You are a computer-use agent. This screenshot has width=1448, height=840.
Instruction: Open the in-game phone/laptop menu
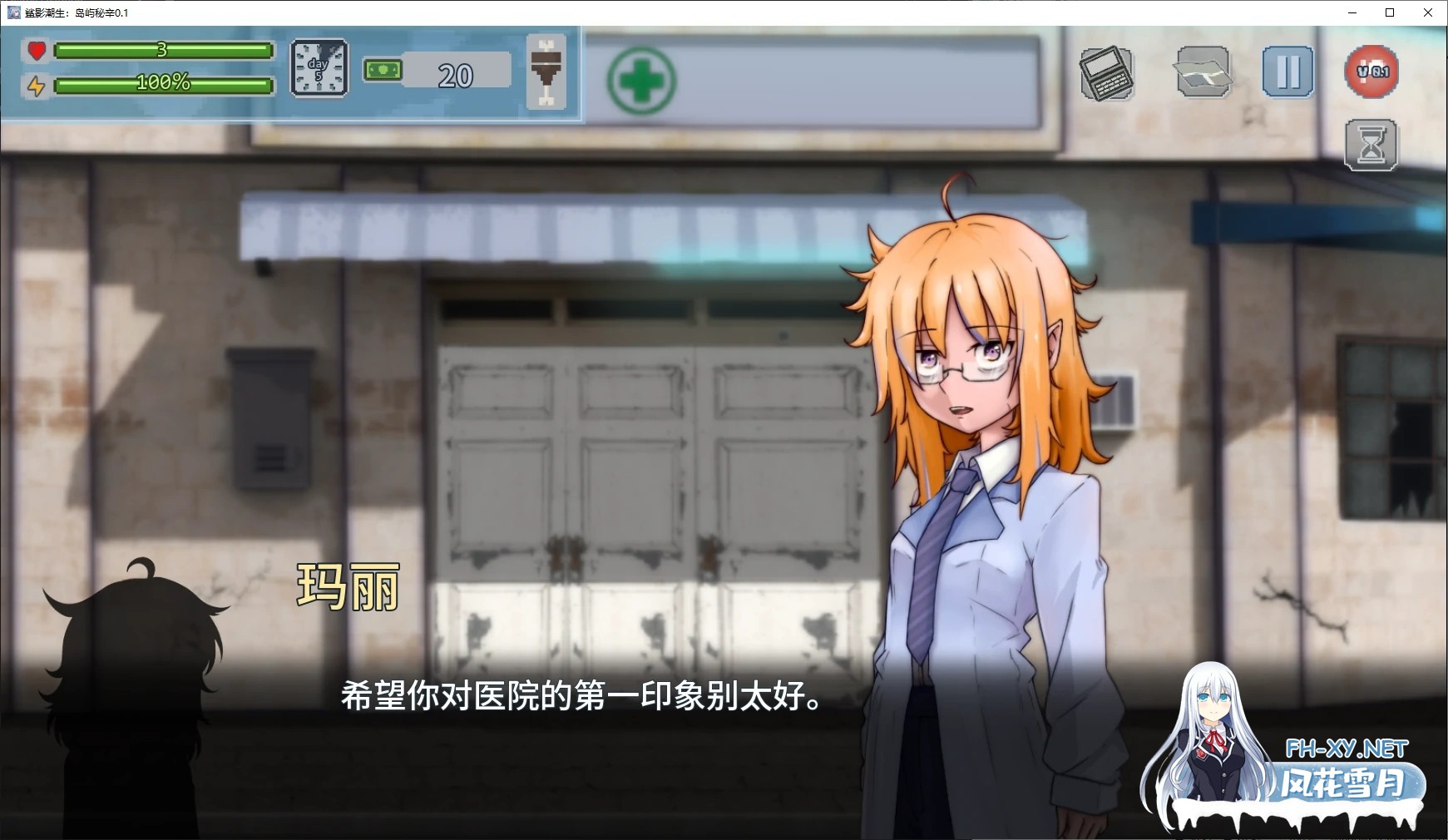click(1107, 73)
